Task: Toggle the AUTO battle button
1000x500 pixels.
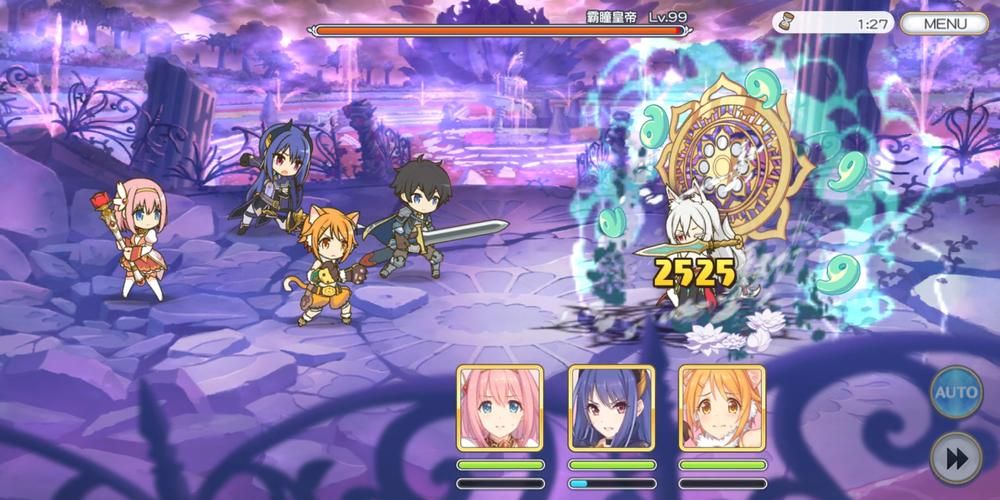Action: pos(956,393)
